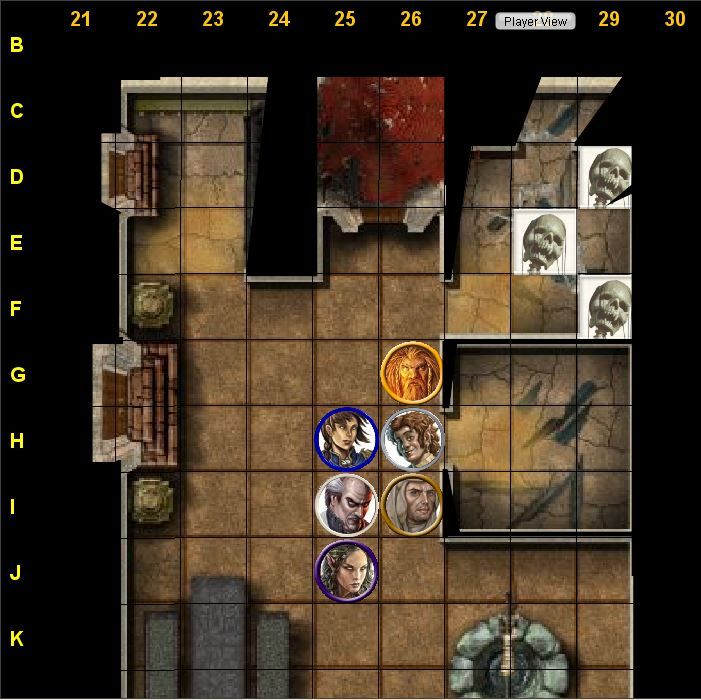Image resolution: width=701 pixels, height=700 pixels.
Task: Choose the skull token in row E
Action: [544, 242]
